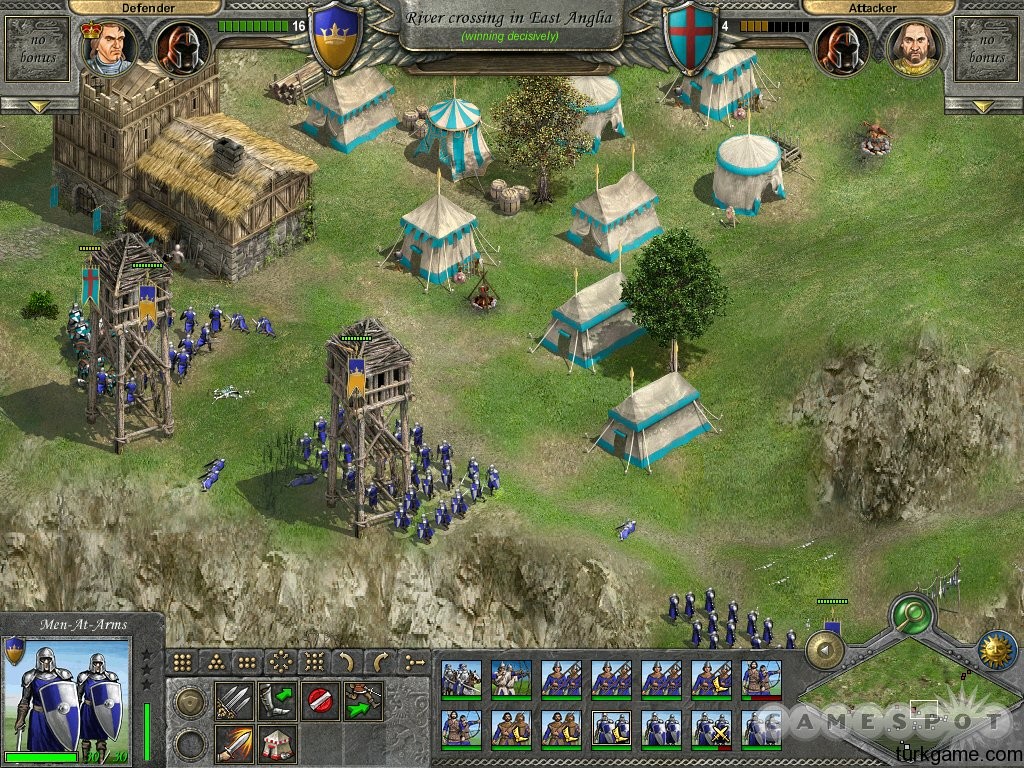
Task: Select the mounted knights unit card
Action: 461,679
